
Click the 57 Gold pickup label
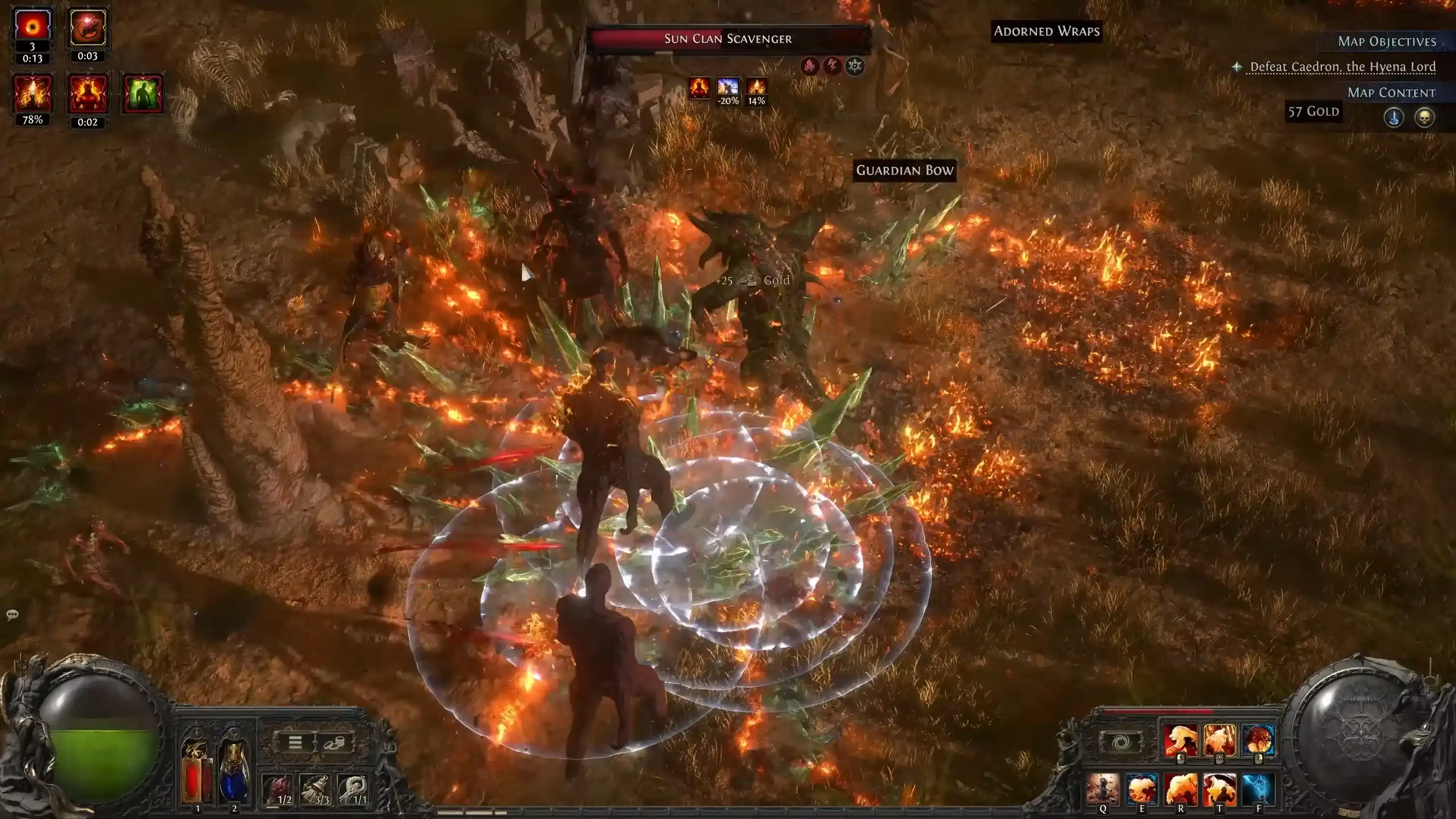(1314, 111)
